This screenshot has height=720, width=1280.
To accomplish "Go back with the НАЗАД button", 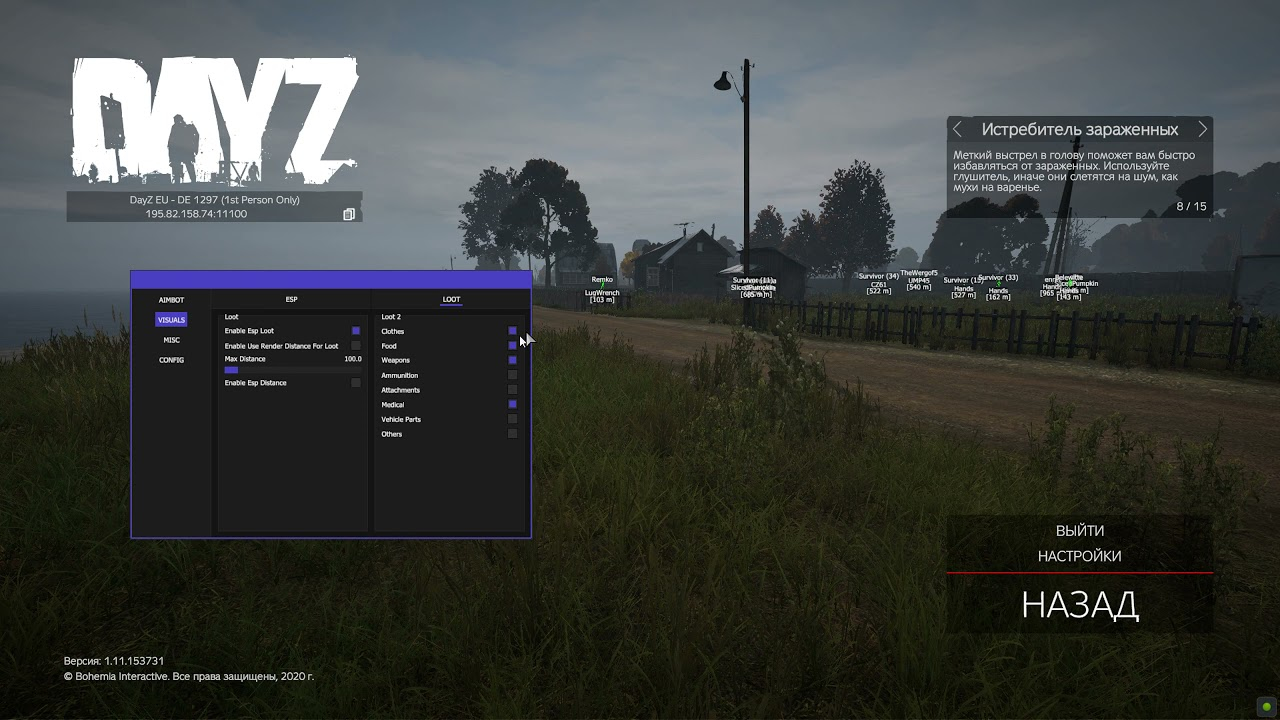I will [1079, 605].
